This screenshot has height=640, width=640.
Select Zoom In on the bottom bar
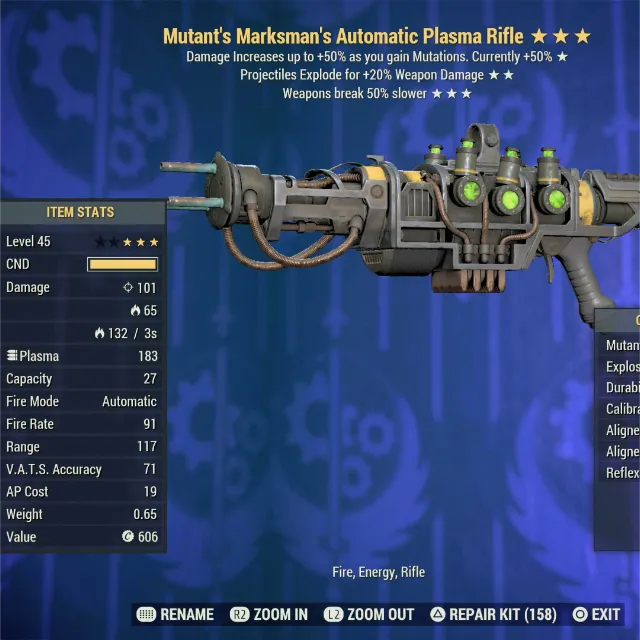(x=269, y=614)
